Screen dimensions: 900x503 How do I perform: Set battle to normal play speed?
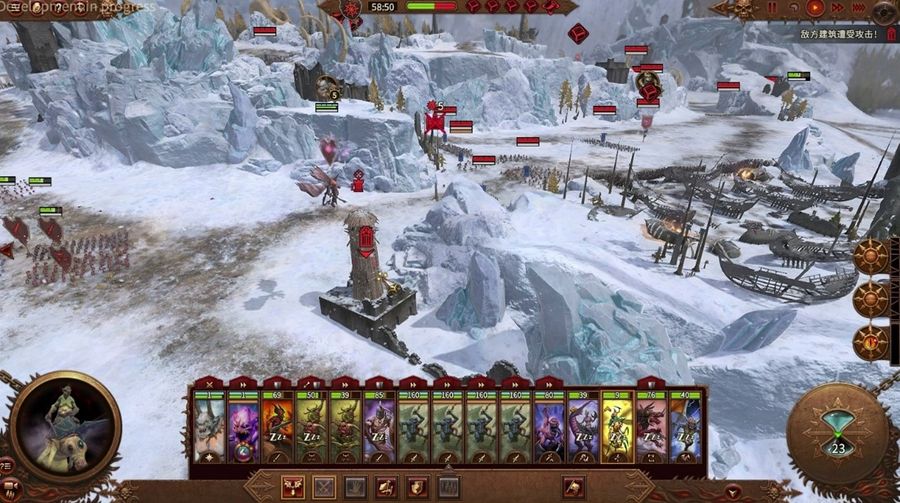[815, 8]
